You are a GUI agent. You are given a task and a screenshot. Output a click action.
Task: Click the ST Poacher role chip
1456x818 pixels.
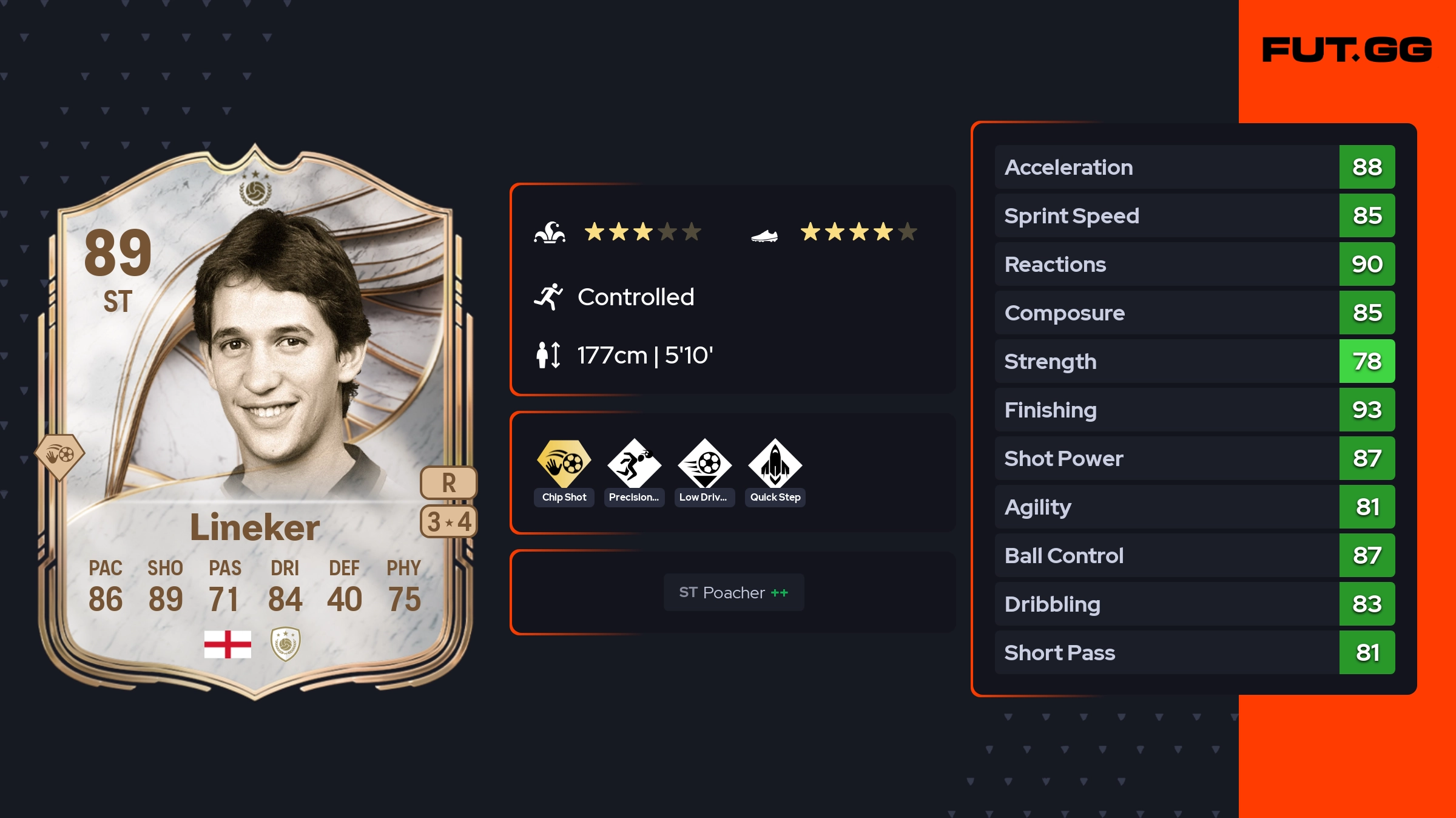pyautogui.click(x=733, y=592)
